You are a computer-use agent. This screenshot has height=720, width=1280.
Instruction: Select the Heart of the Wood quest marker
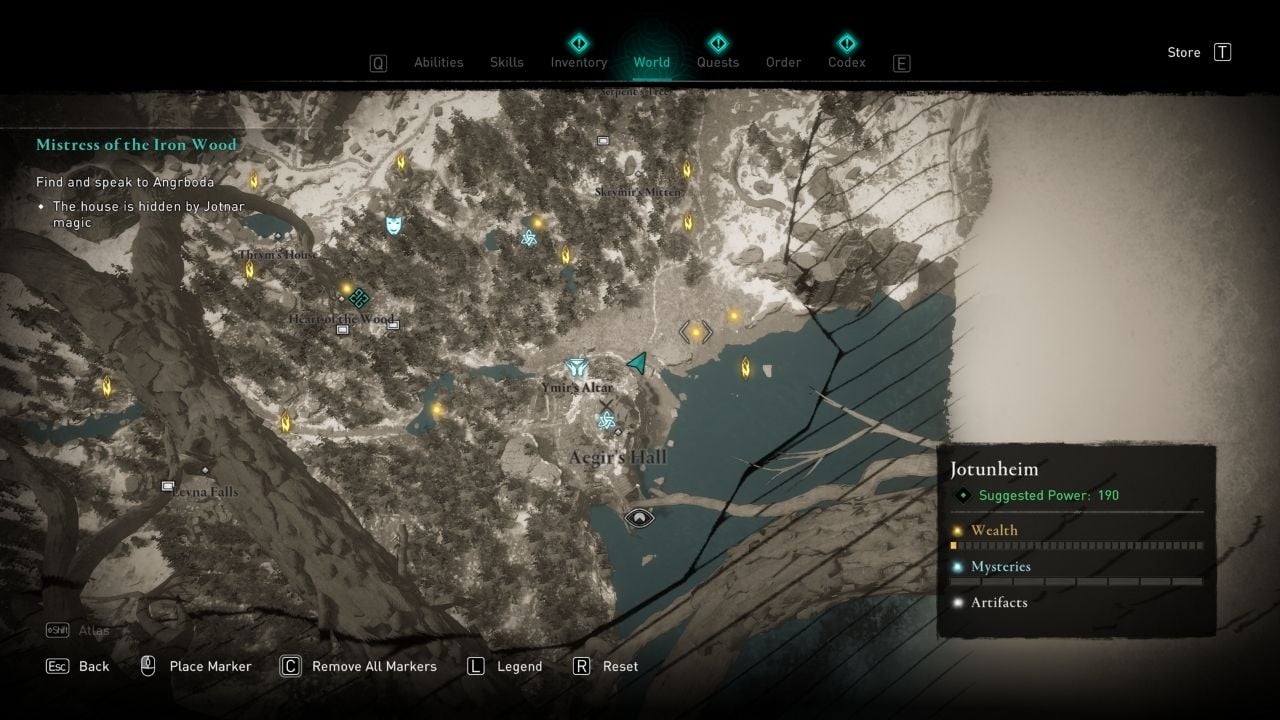pyautogui.click(x=360, y=297)
